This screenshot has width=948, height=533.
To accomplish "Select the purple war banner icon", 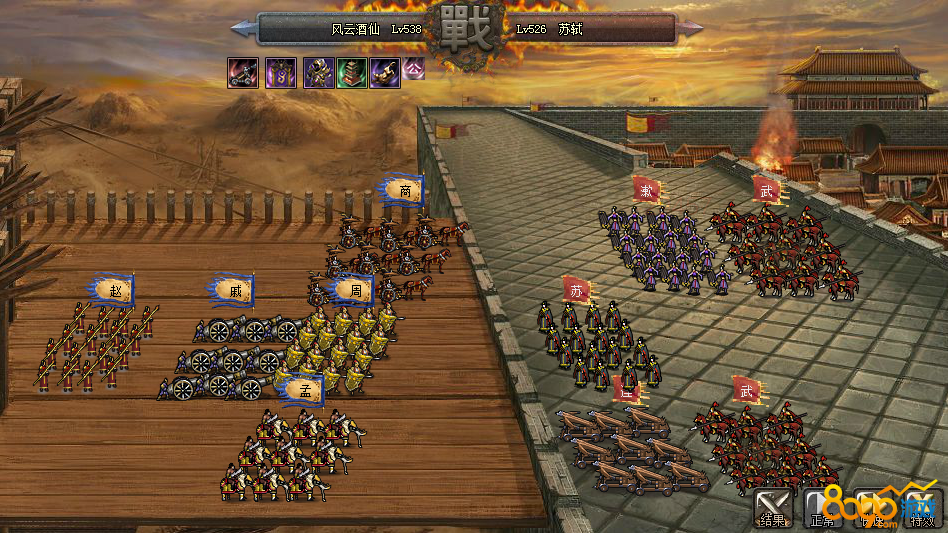I will (281, 72).
